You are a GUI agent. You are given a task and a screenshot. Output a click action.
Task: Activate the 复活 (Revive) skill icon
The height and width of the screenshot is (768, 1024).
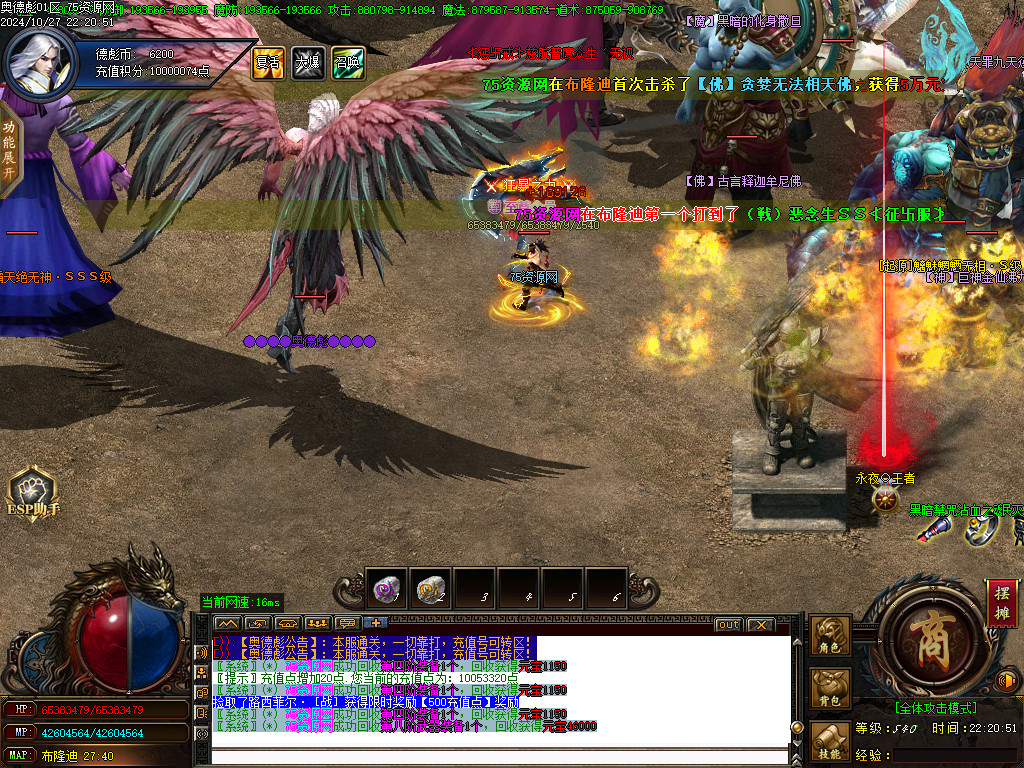(x=267, y=63)
